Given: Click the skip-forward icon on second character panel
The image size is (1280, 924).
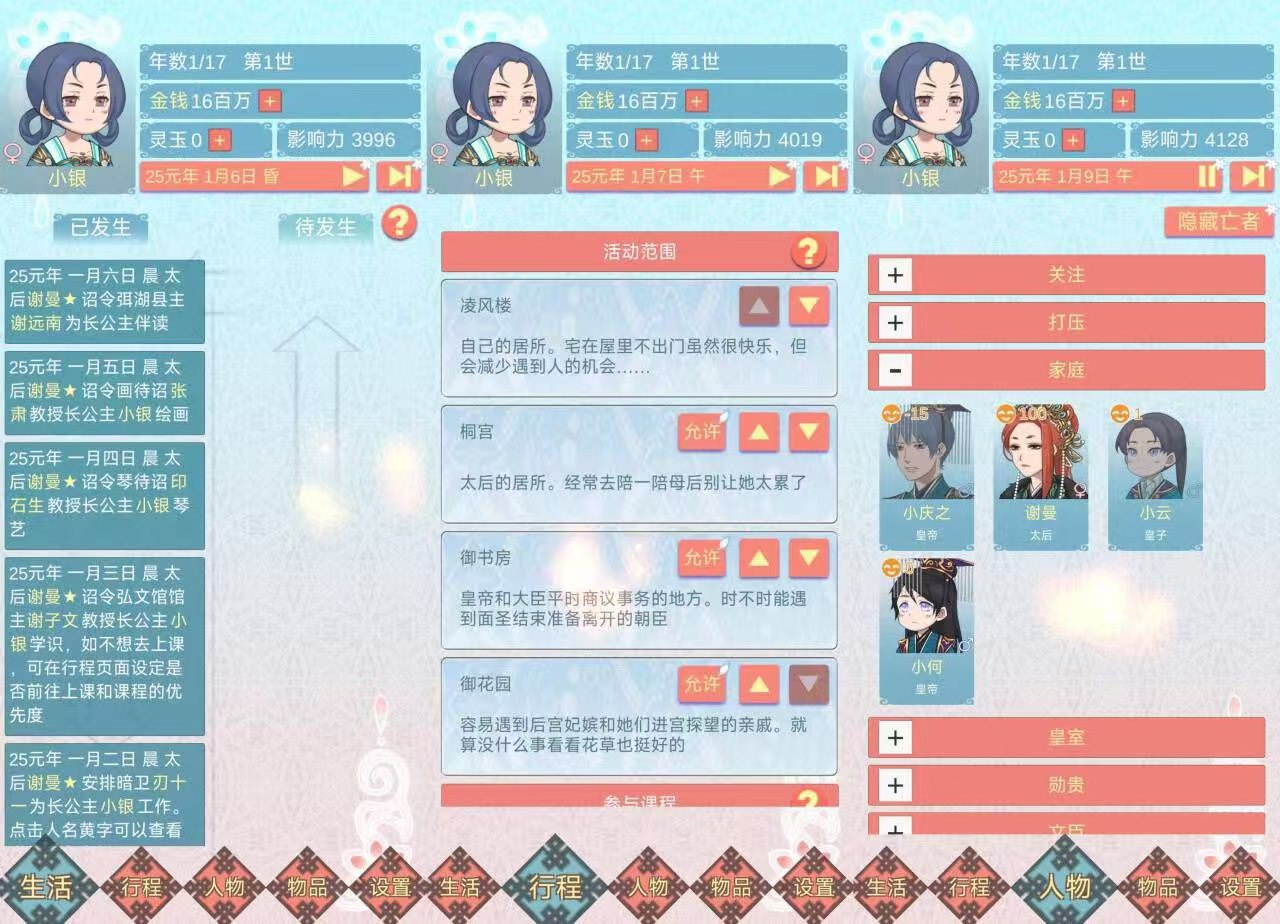Looking at the screenshot, I should tap(826, 176).
